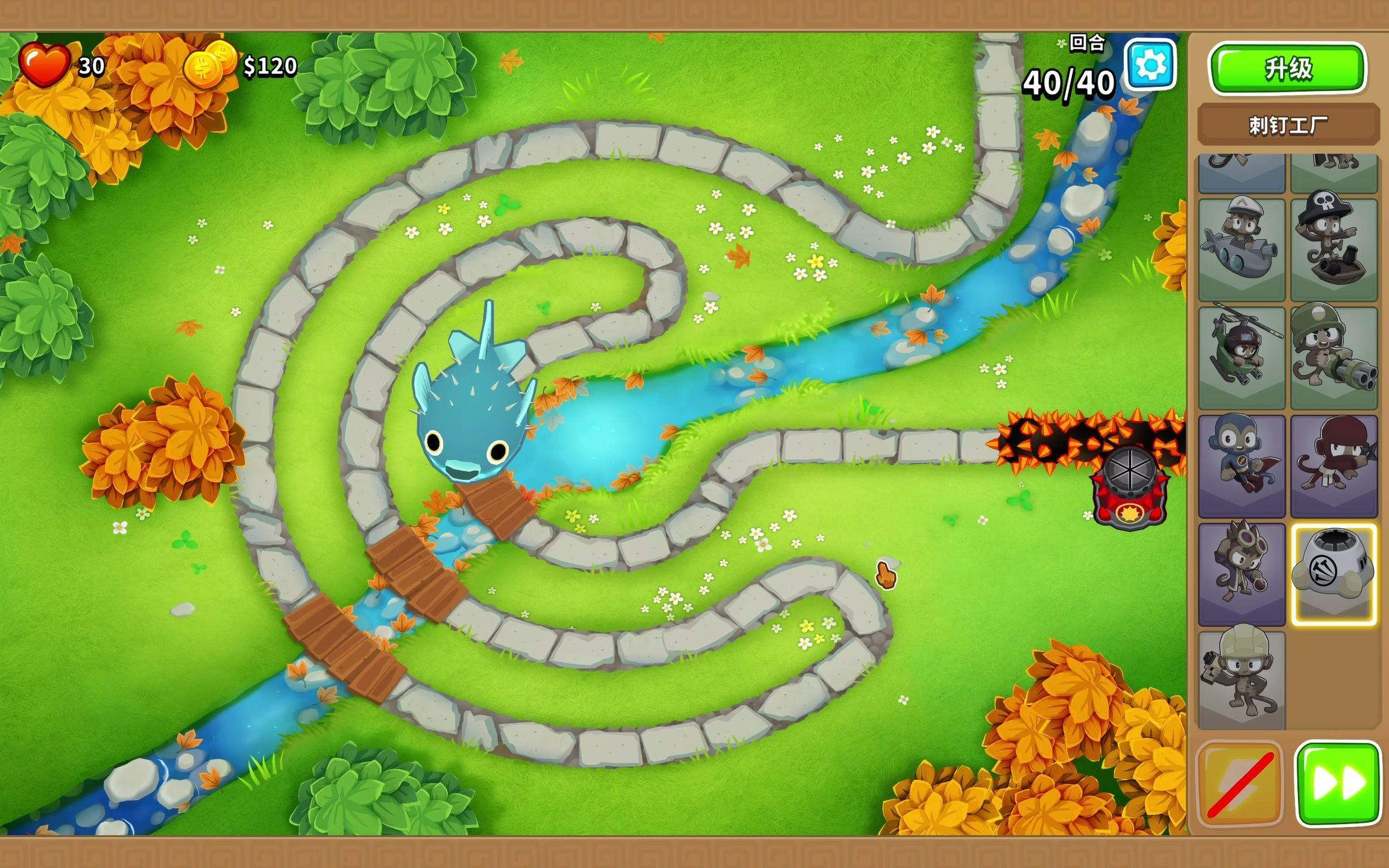This screenshot has height=868, width=1389.
Task: Choose the Ninja Monkey tower
Action: [1334, 465]
